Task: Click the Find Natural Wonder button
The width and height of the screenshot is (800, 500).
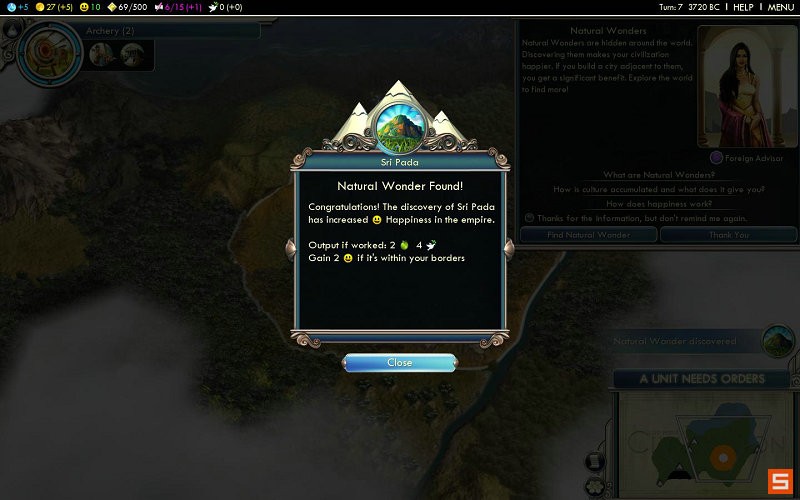Action: (x=588, y=234)
